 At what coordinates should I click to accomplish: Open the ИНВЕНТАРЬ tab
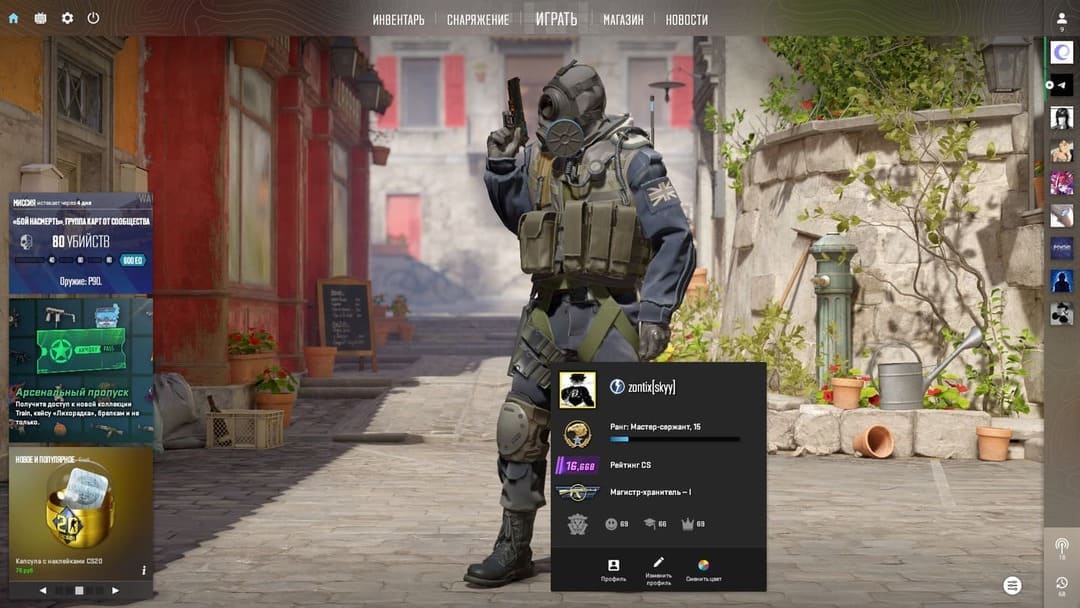[x=398, y=19]
